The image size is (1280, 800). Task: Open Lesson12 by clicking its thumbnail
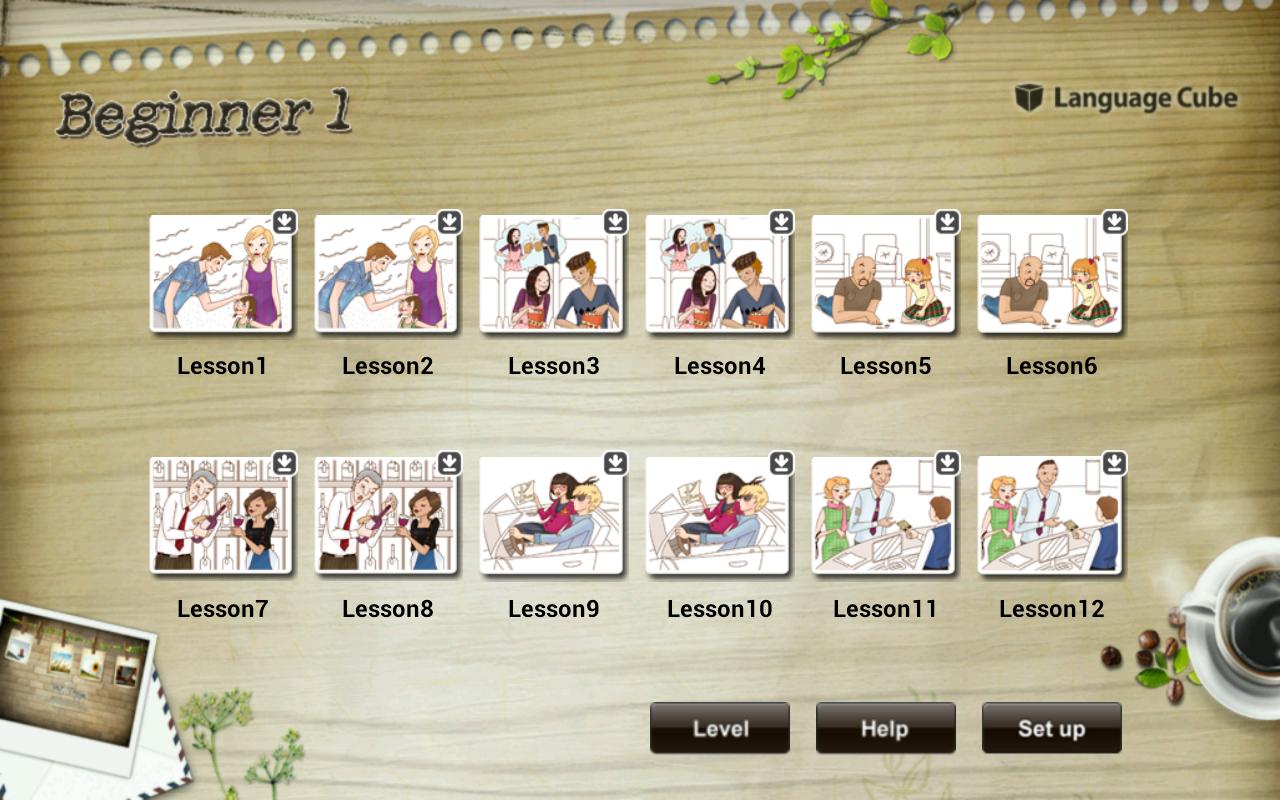pyautogui.click(x=1050, y=515)
